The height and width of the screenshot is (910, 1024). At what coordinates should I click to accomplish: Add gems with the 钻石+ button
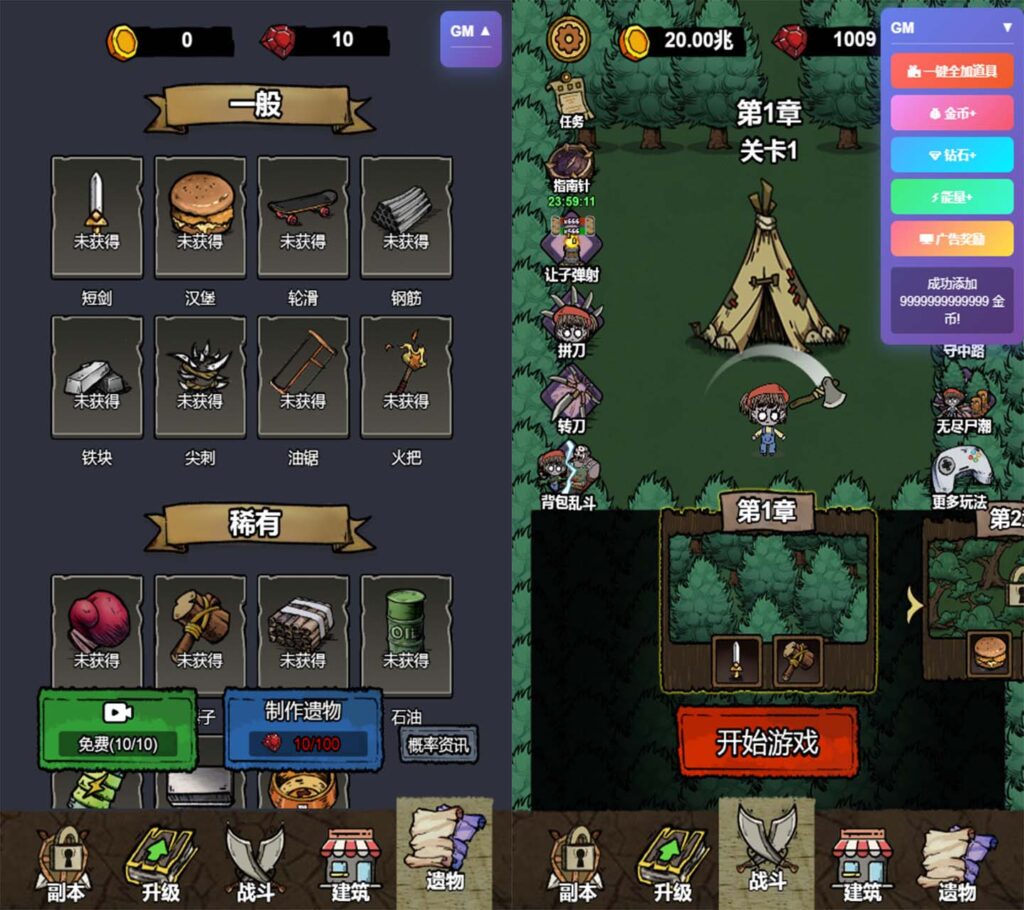(x=951, y=155)
